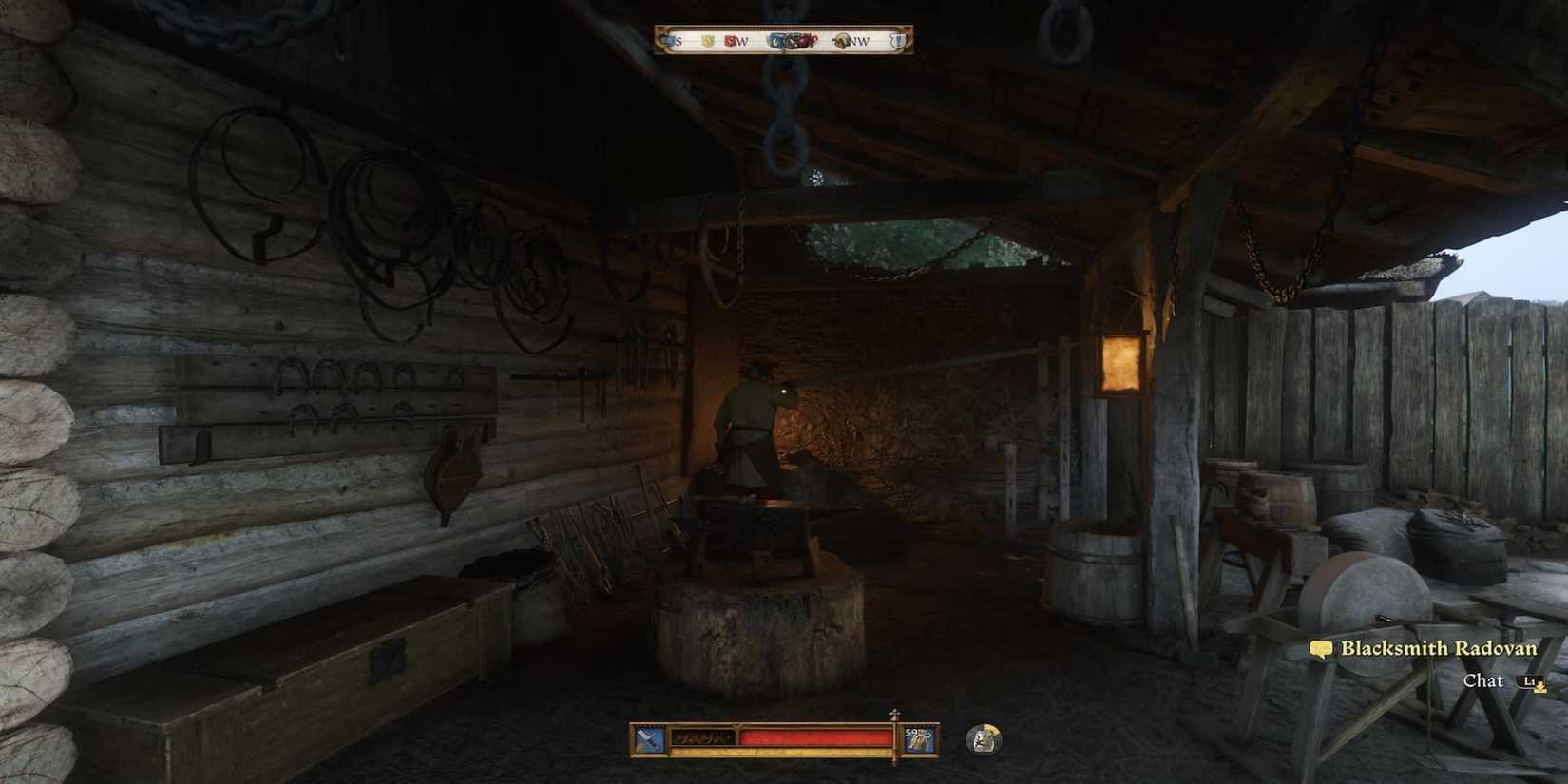Click the red shield marker near W
Screen dimensions: 1568x784
[730, 40]
